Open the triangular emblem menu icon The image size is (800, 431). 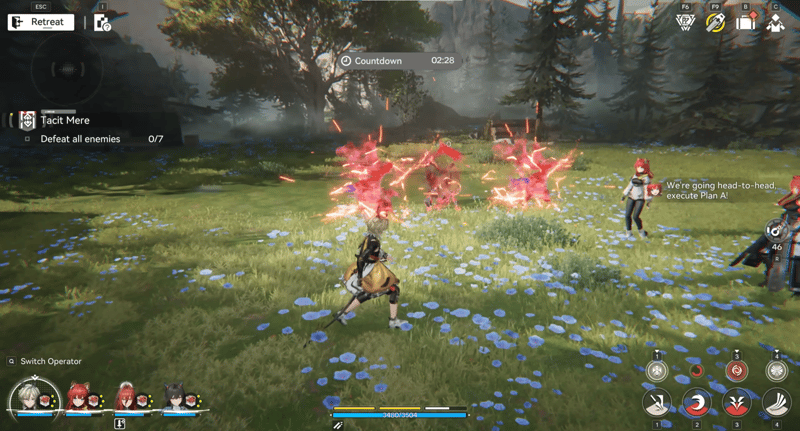click(x=686, y=23)
